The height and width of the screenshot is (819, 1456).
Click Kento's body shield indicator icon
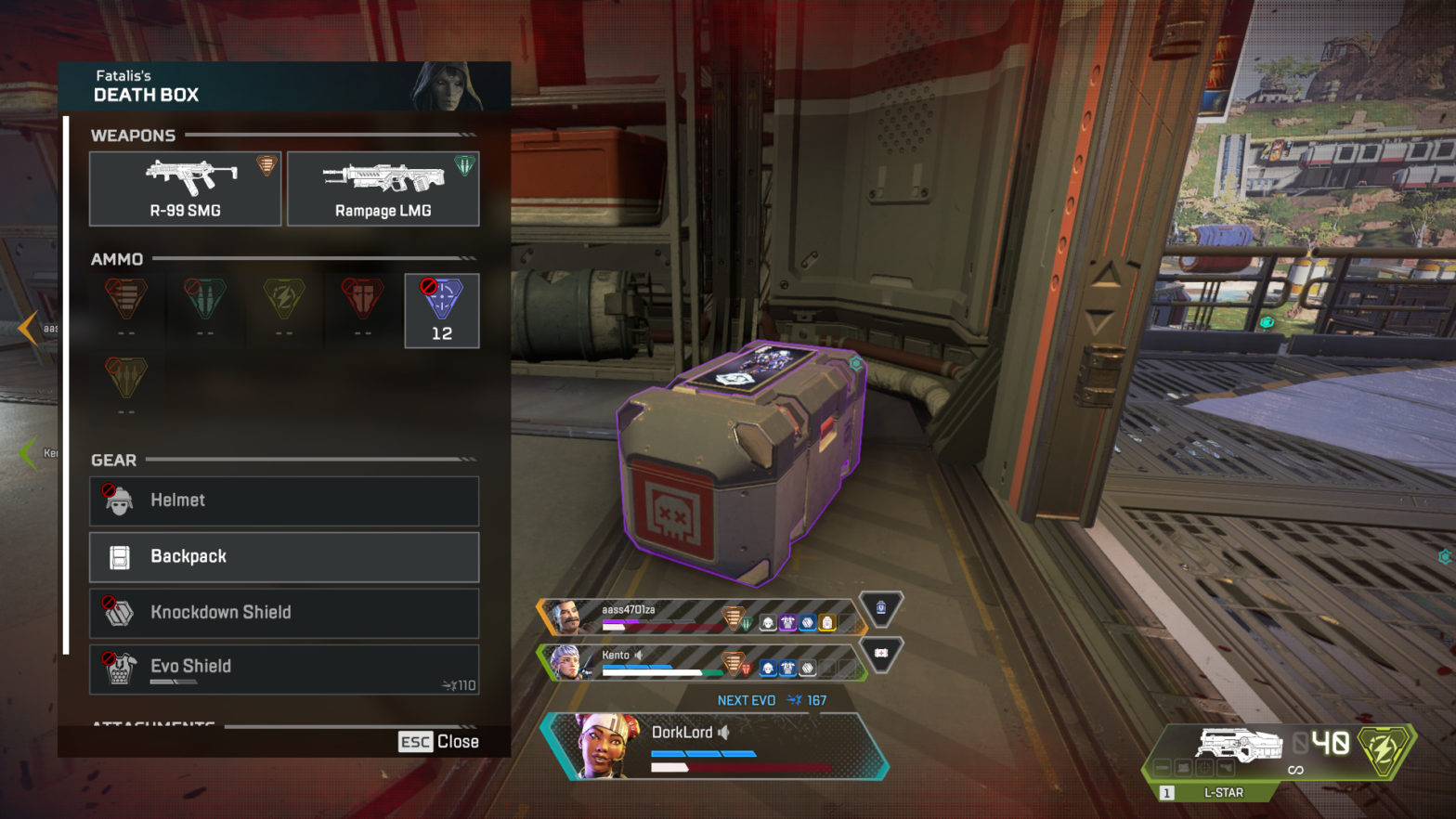tap(787, 666)
